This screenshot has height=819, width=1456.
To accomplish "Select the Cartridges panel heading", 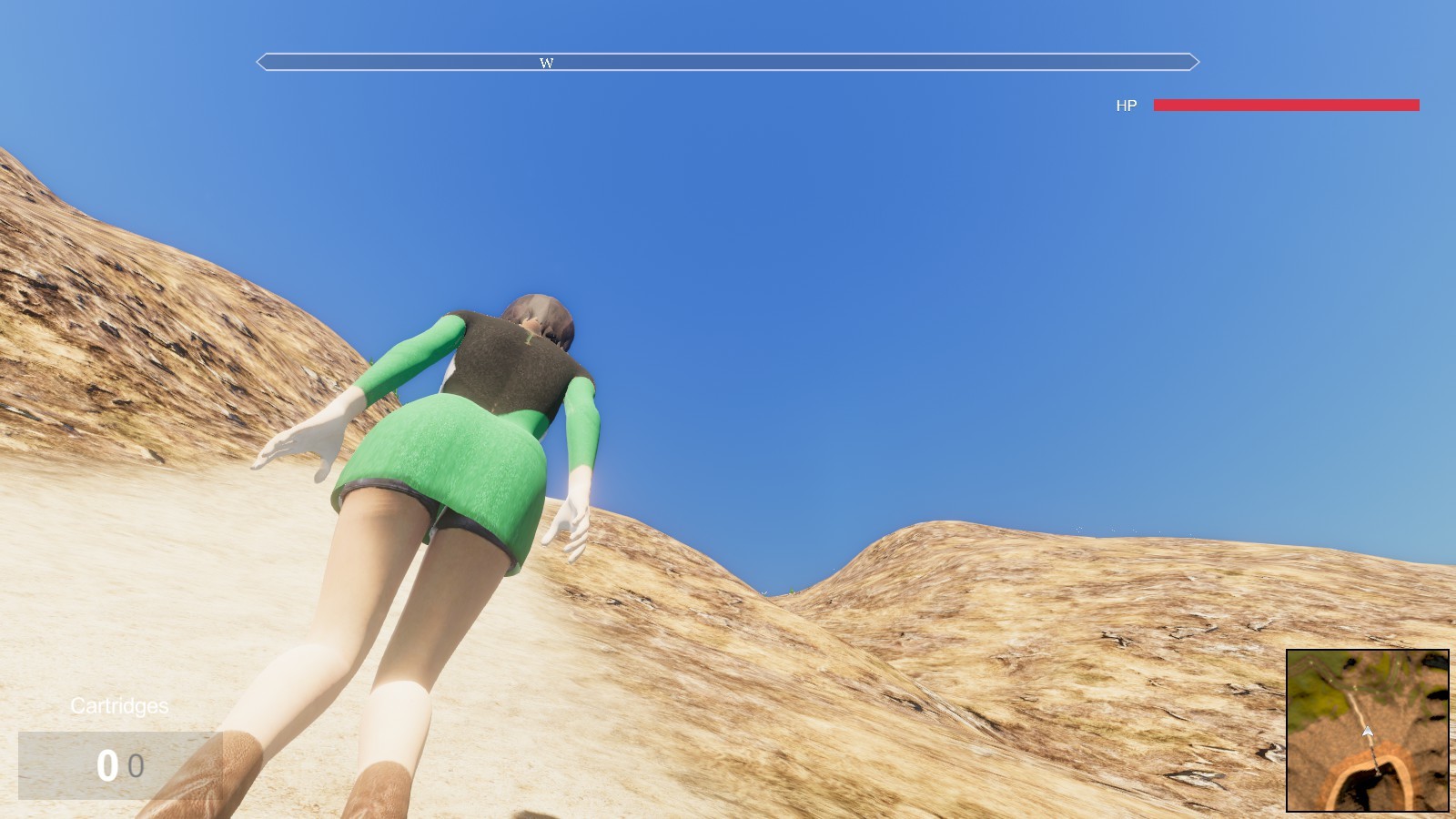I will (x=120, y=705).
